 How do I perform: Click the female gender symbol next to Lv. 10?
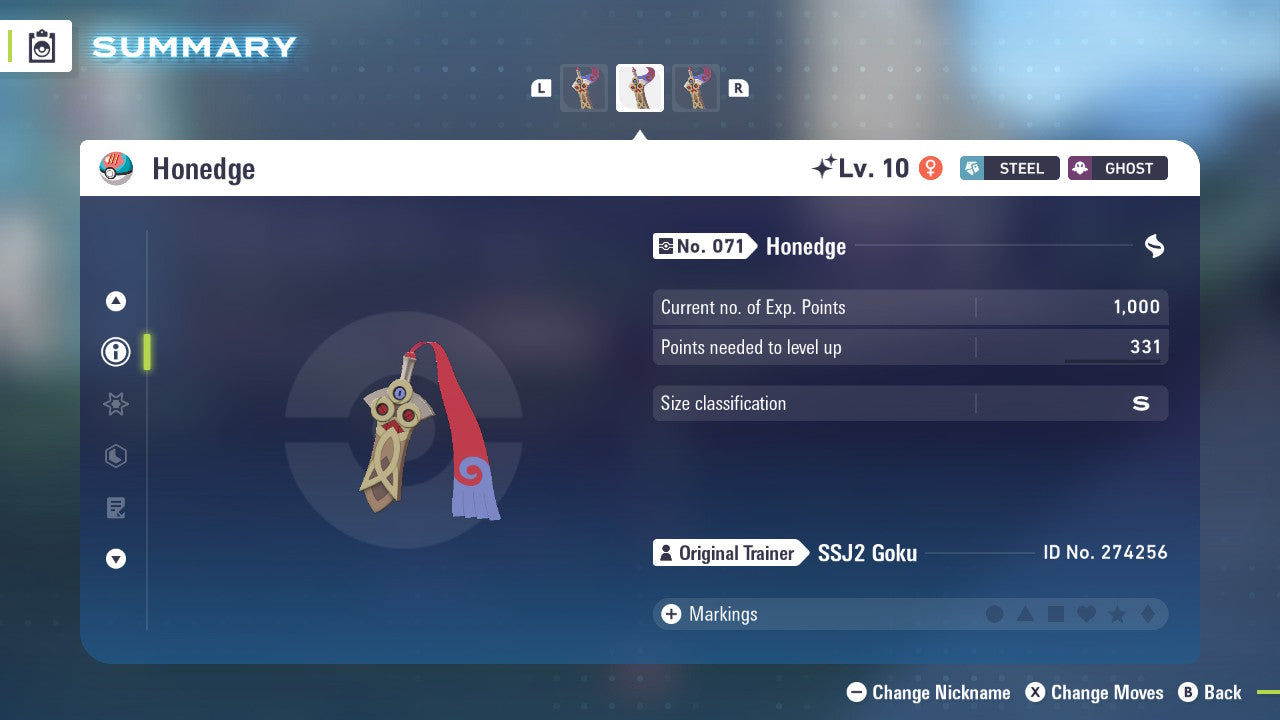[x=931, y=170]
